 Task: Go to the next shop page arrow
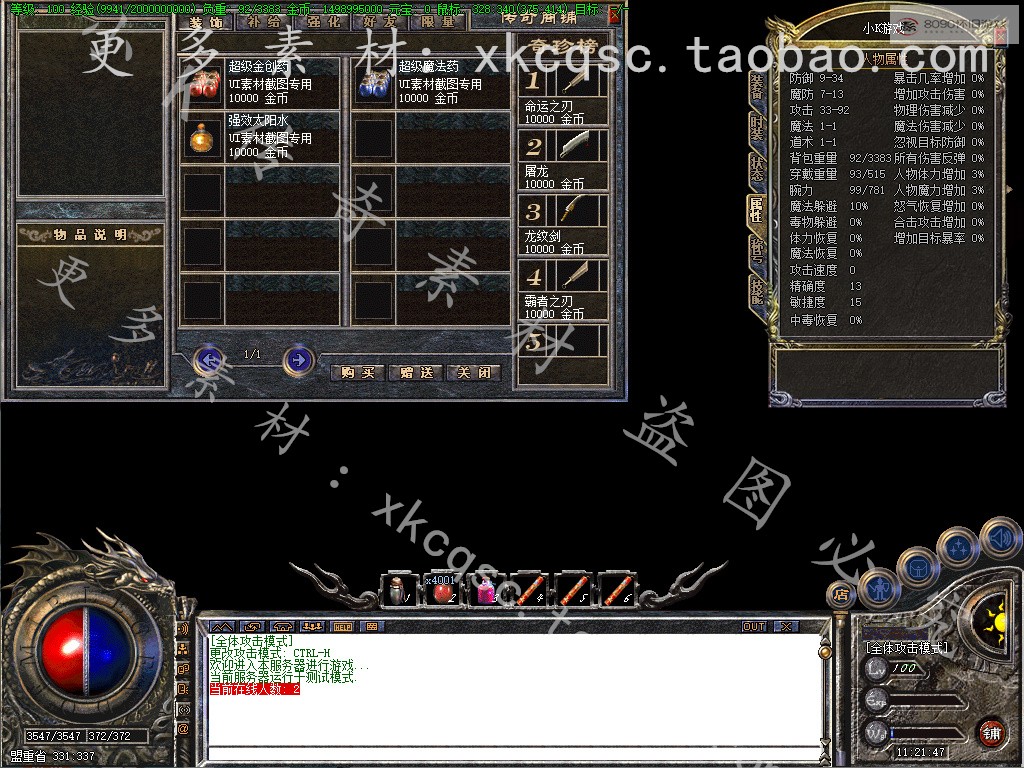click(297, 358)
